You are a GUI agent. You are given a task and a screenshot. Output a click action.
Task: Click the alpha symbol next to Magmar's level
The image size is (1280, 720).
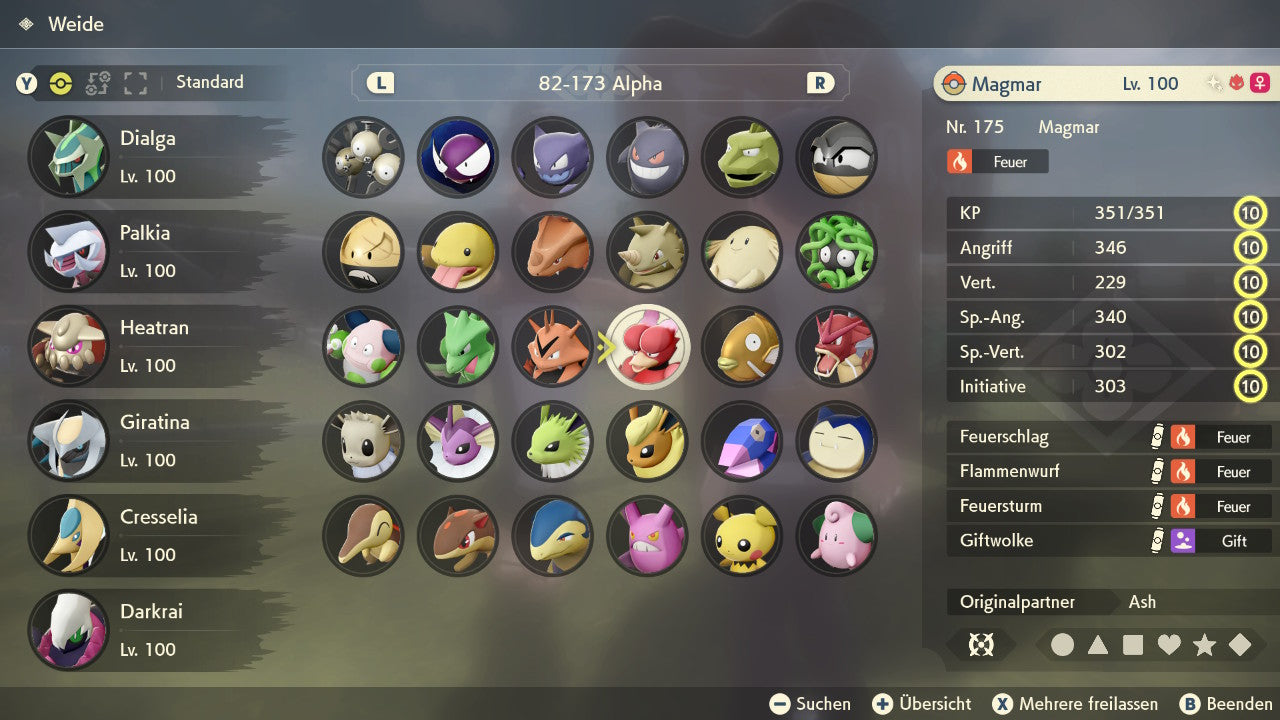tap(1235, 82)
